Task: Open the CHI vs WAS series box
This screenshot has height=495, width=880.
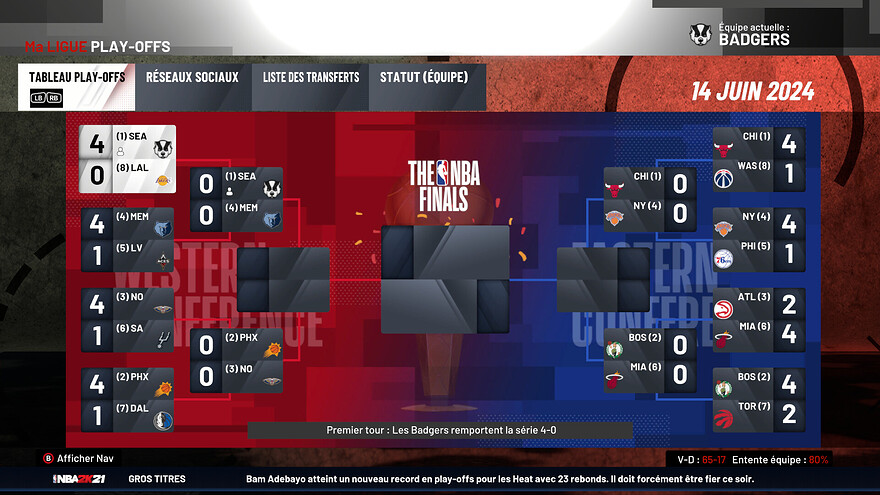Action: pos(759,159)
